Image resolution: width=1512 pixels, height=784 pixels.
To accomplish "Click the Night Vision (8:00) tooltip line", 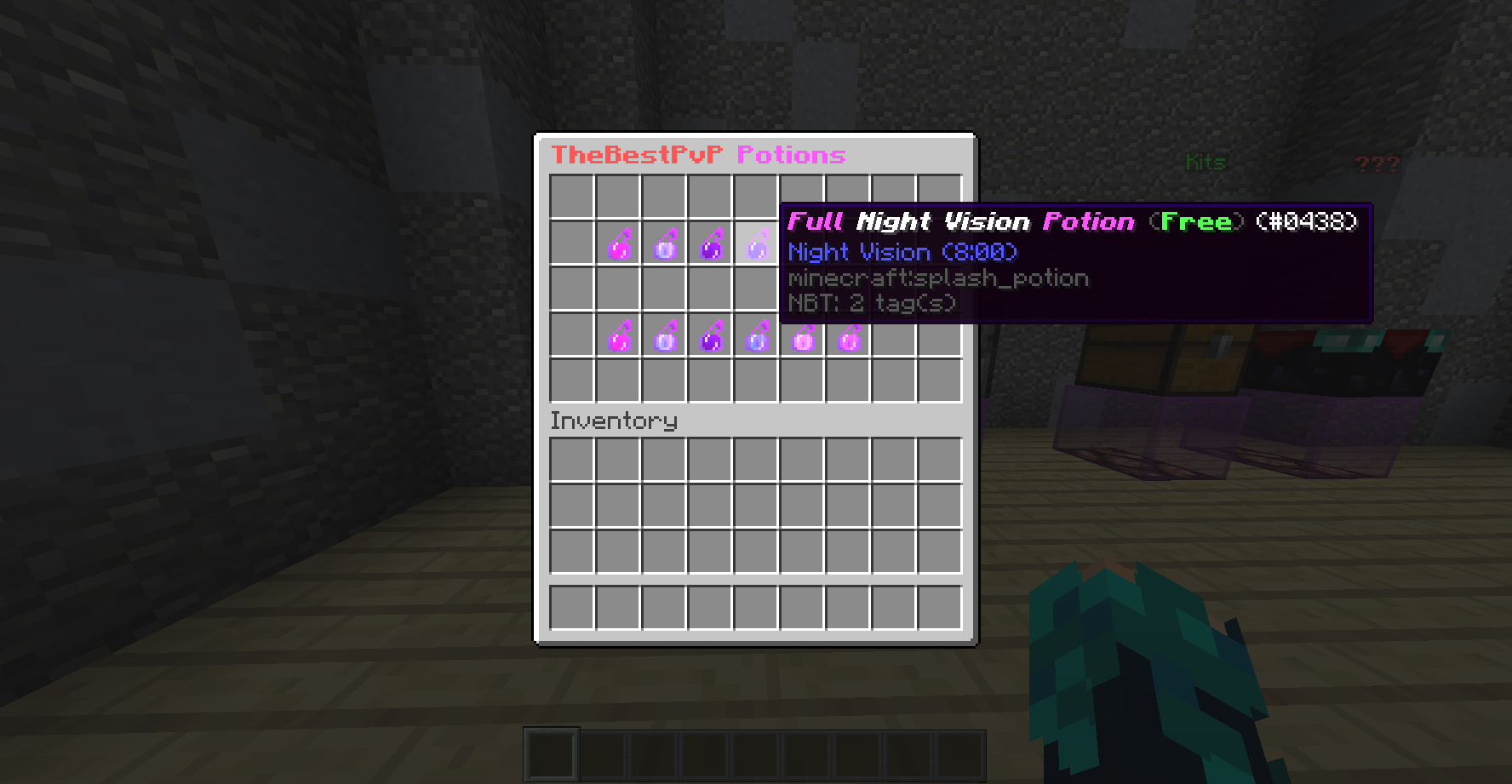I will (902, 252).
